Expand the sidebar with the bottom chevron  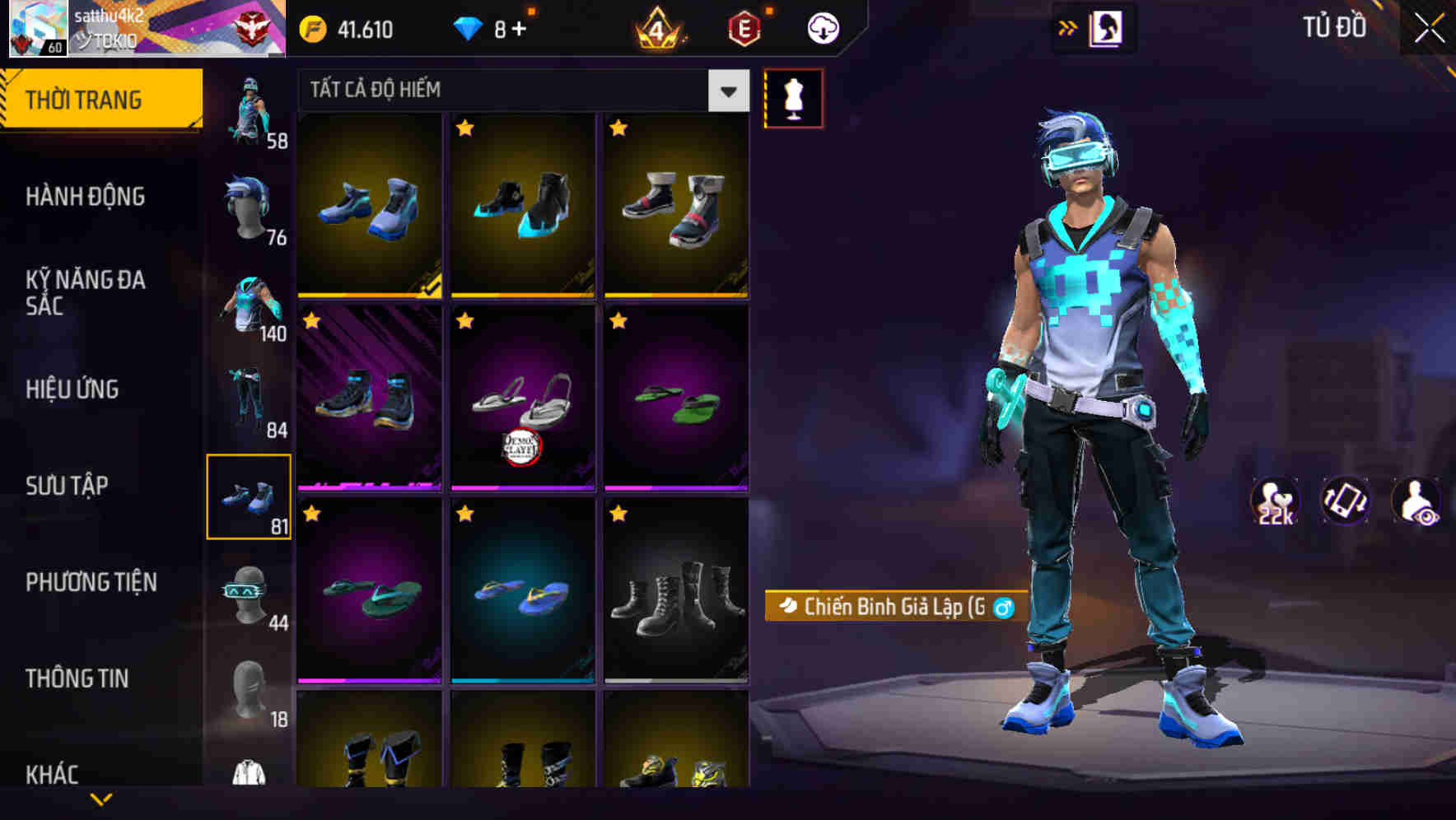pyautogui.click(x=101, y=797)
